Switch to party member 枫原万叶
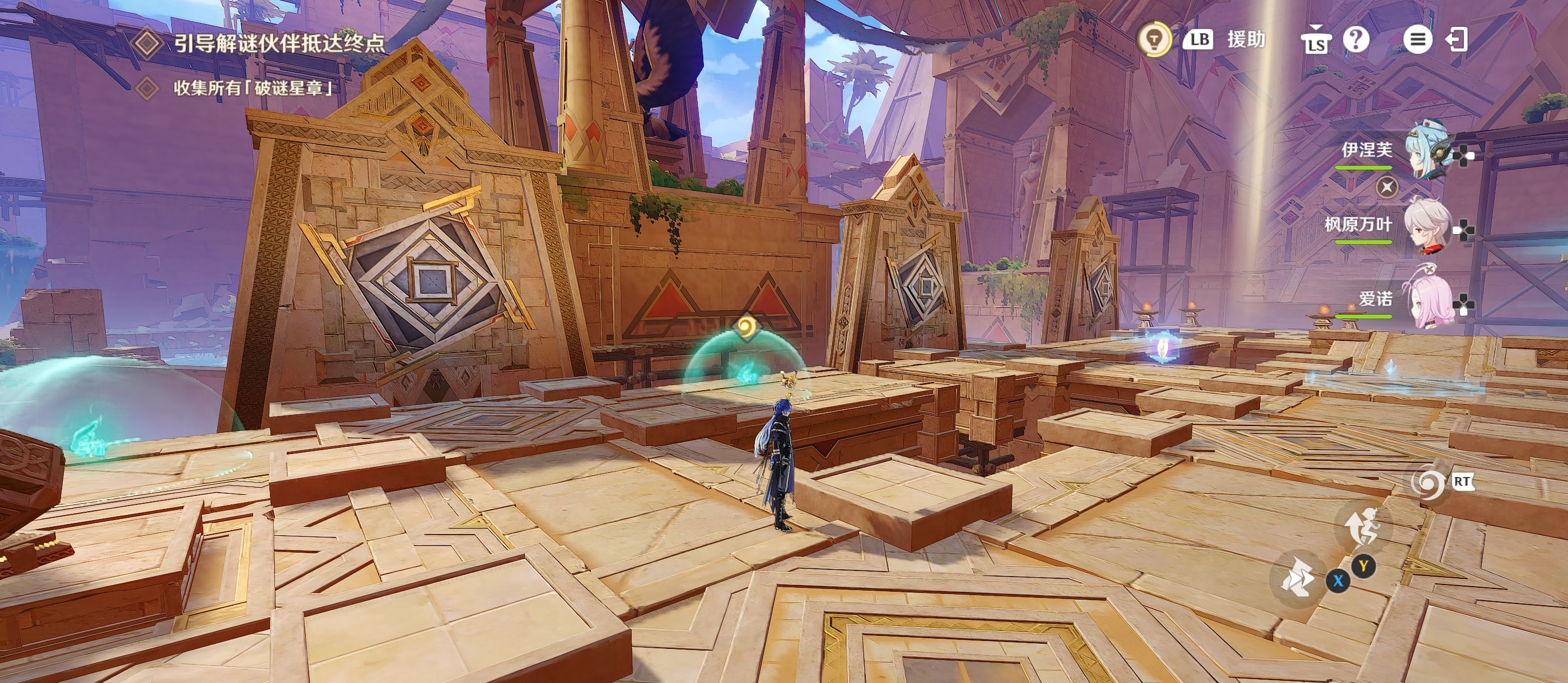 point(1427,226)
